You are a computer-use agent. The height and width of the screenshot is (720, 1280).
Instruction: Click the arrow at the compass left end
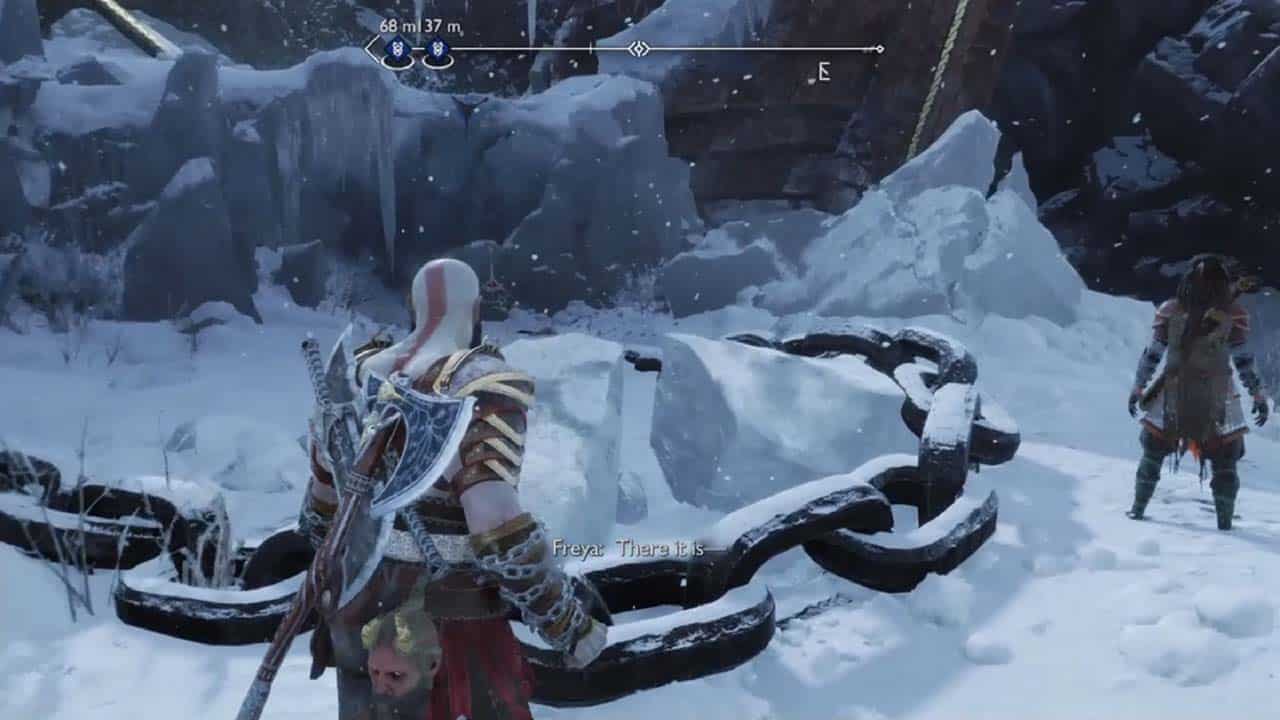point(368,46)
